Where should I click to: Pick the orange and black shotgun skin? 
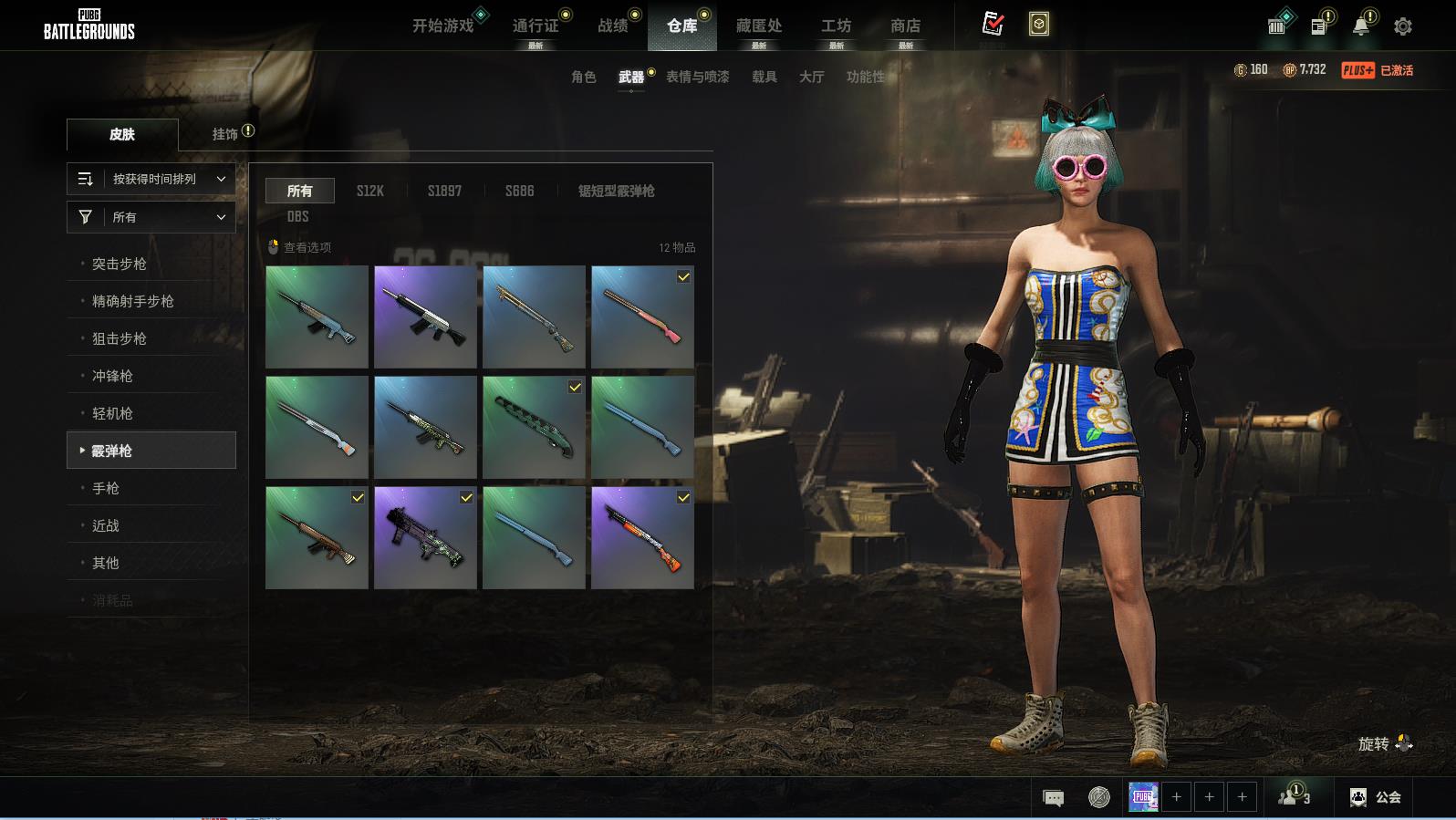[x=642, y=537]
